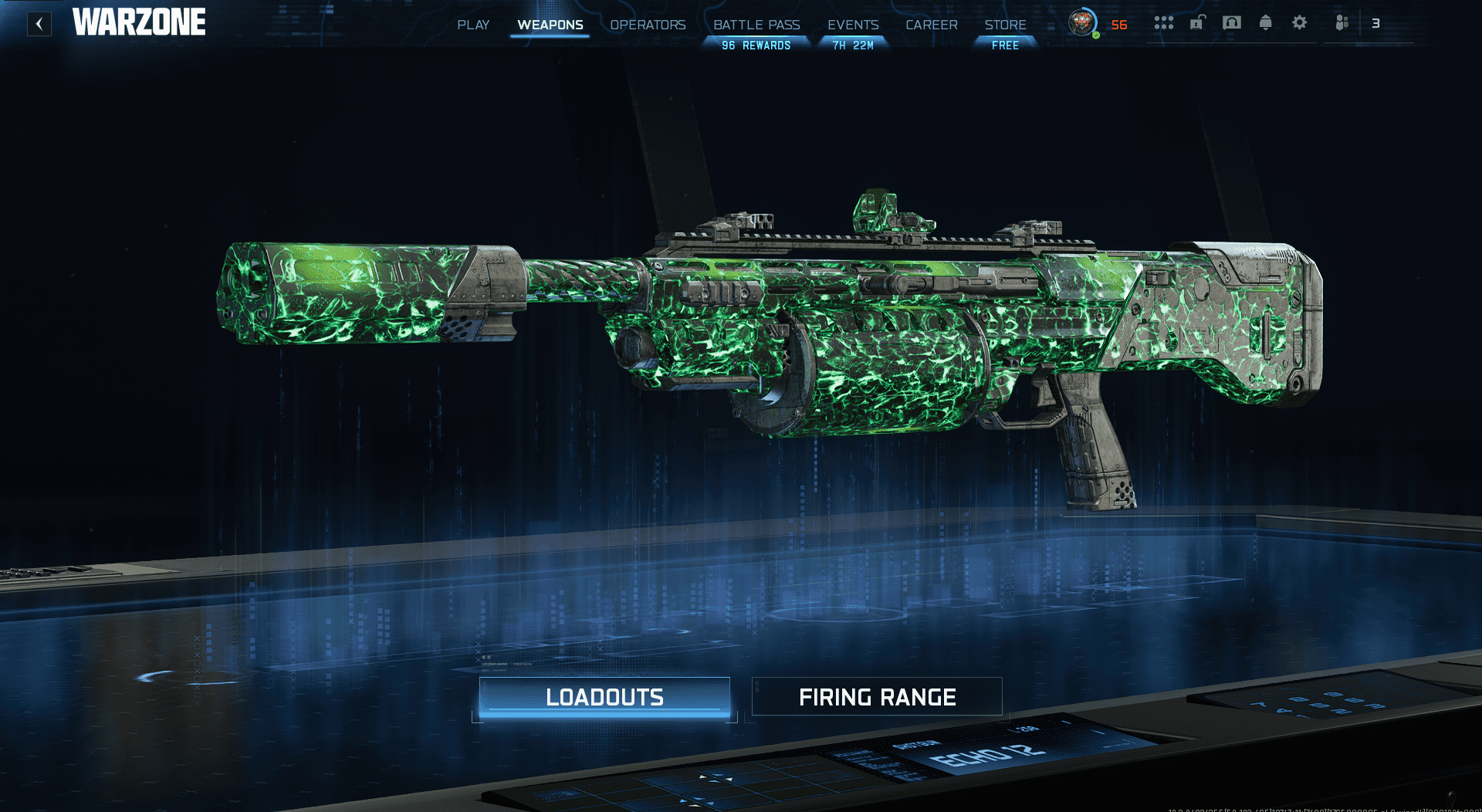Open the player profile emblem
The width and height of the screenshot is (1482, 812).
click(x=1082, y=23)
